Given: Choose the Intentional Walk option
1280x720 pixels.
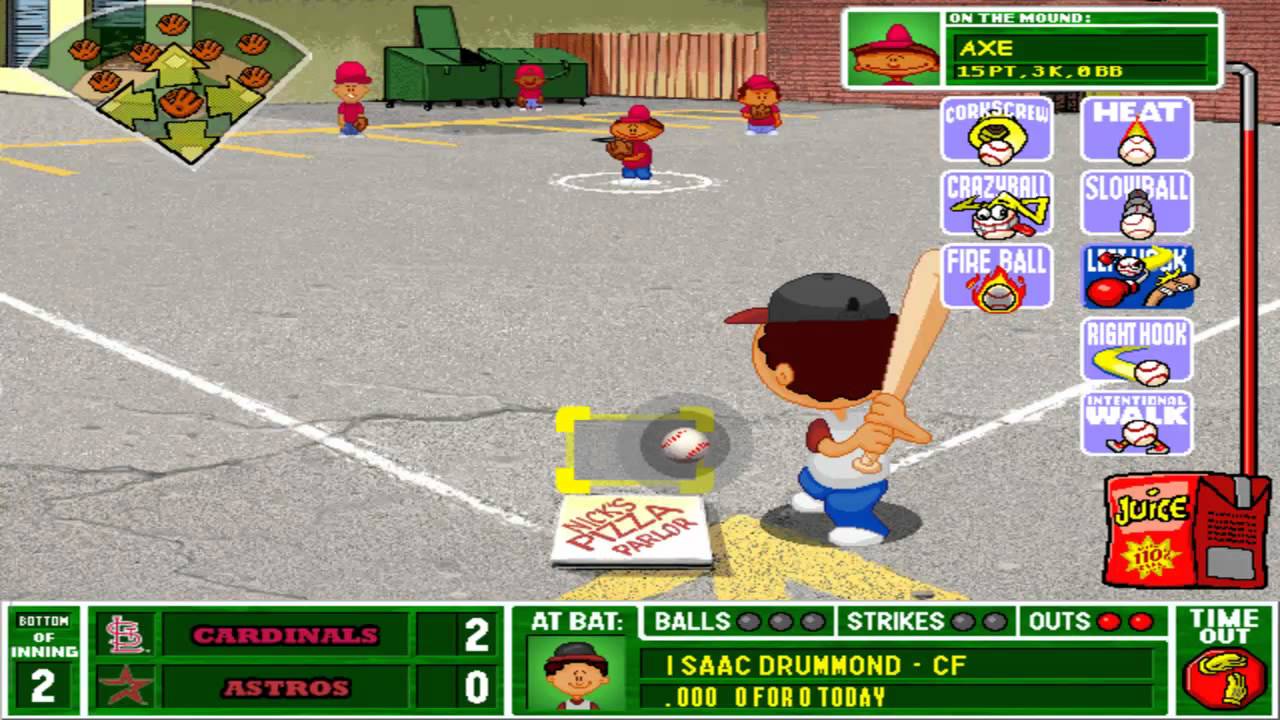Looking at the screenshot, I should [1136, 420].
